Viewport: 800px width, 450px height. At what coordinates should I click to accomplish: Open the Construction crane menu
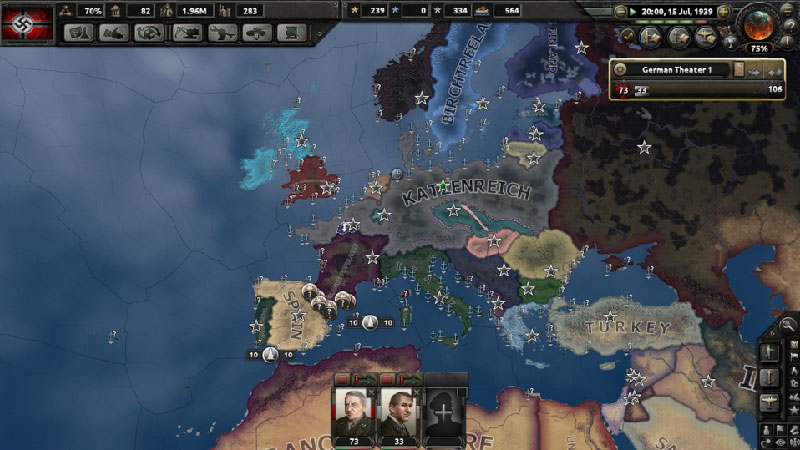tap(186, 32)
